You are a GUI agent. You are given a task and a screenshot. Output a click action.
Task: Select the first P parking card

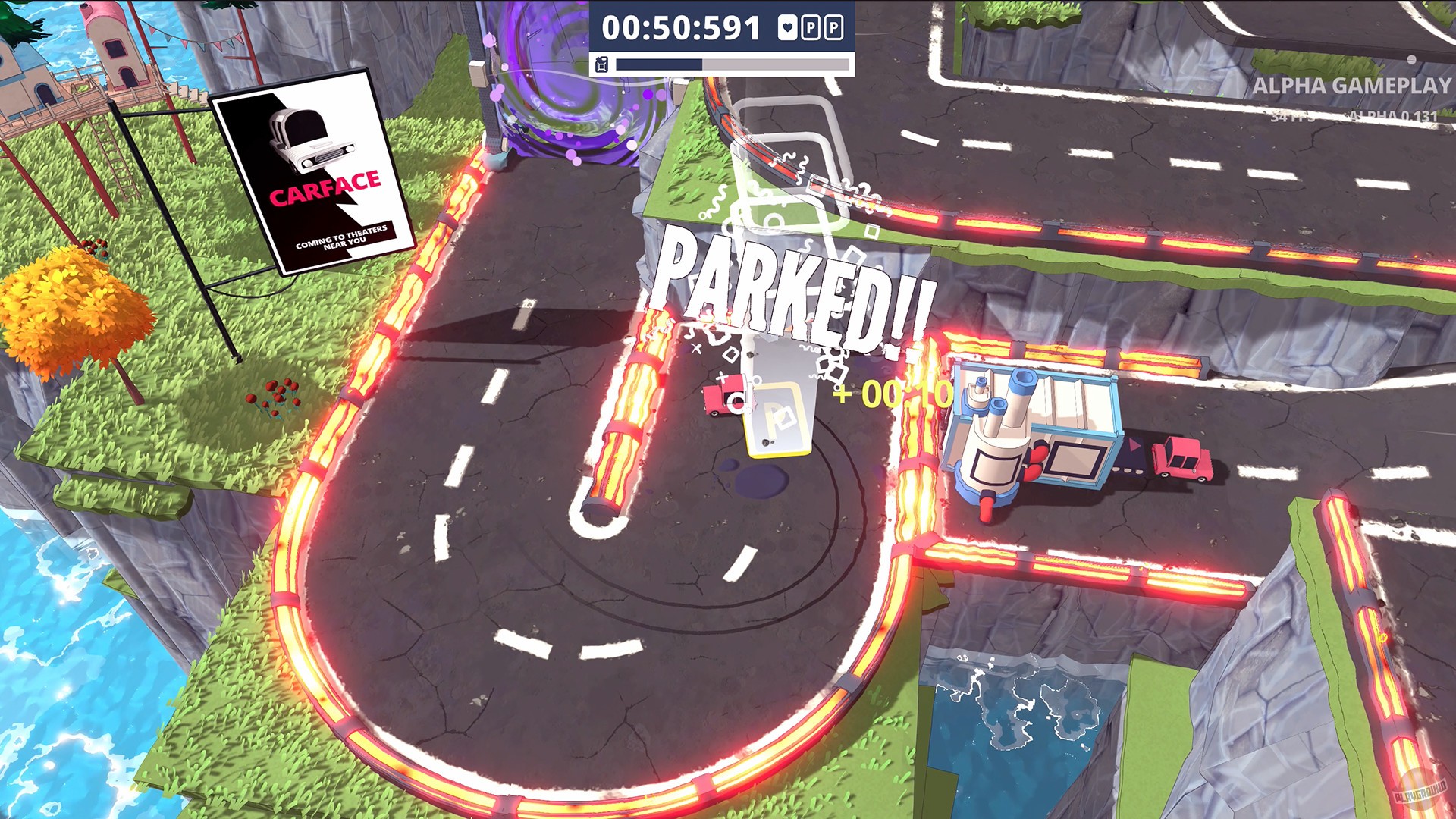pos(811,27)
